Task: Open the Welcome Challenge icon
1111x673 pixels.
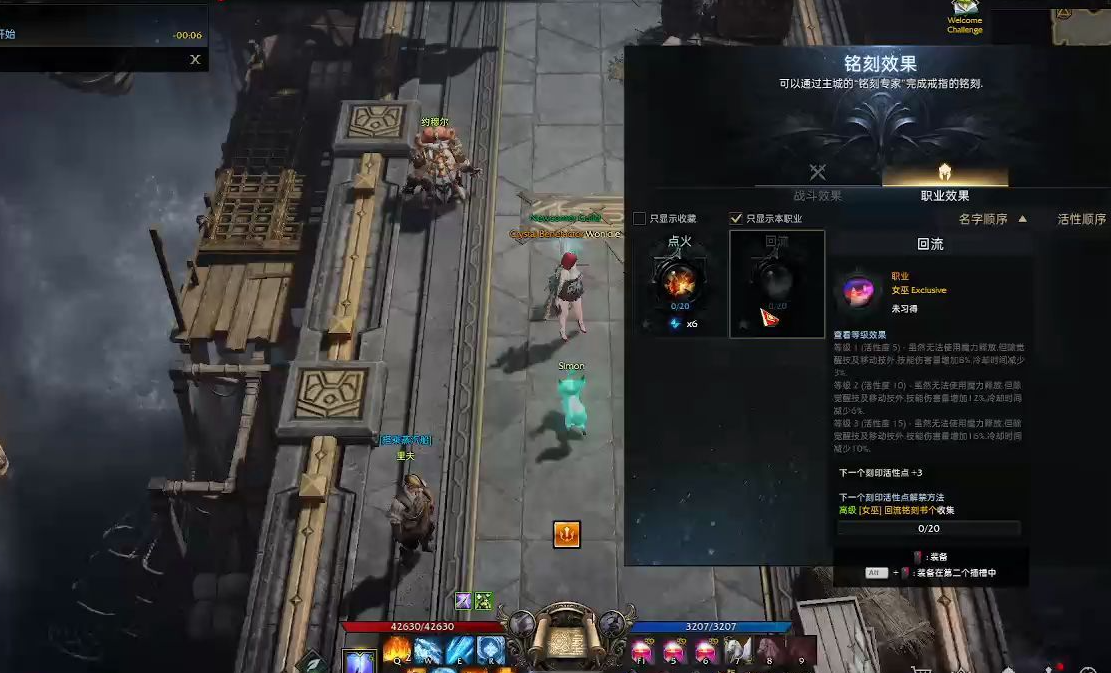Action: coord(964,16)
